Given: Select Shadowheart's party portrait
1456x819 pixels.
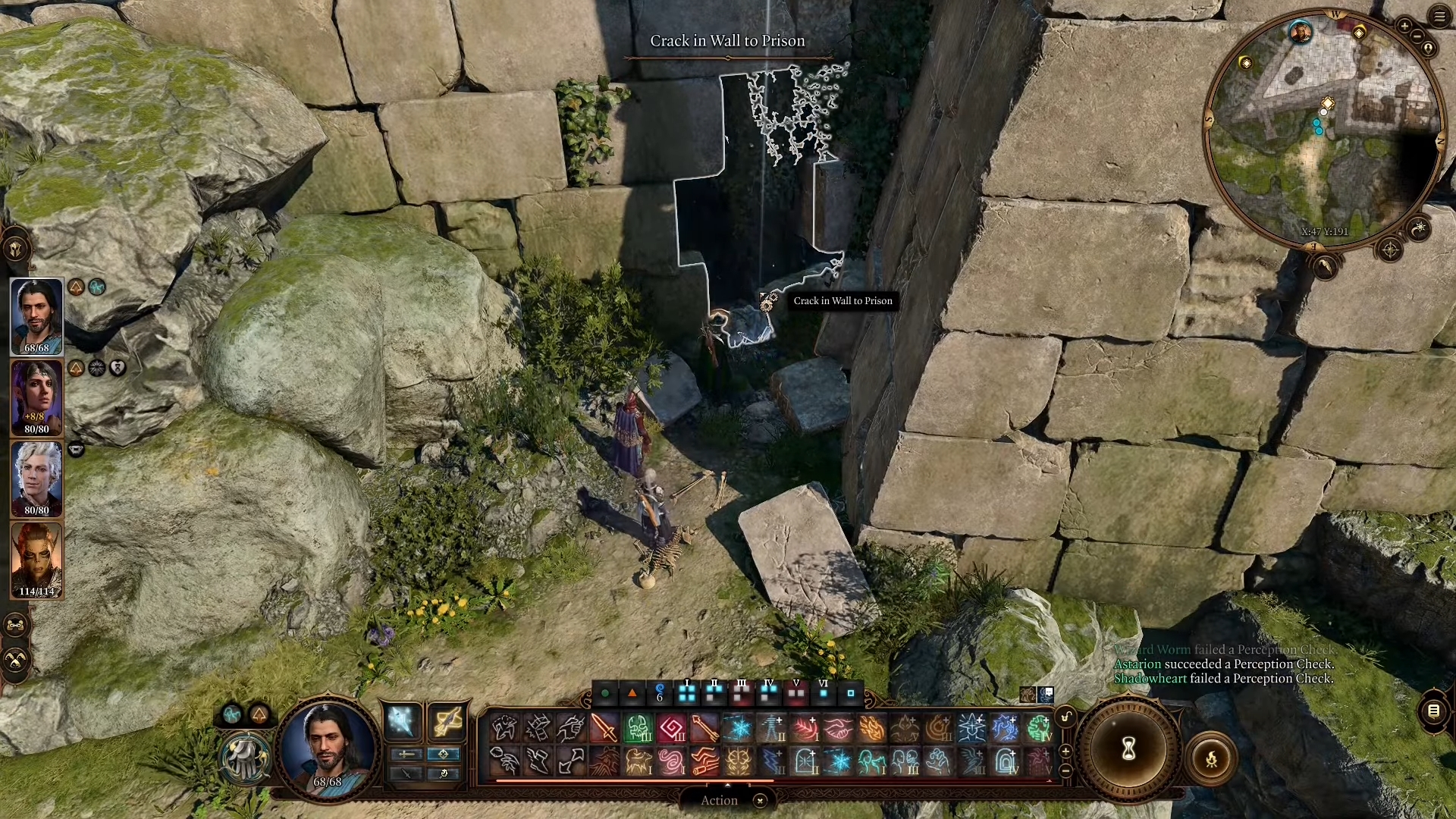Looking at the screenshot, I should [x=36, y=397].
